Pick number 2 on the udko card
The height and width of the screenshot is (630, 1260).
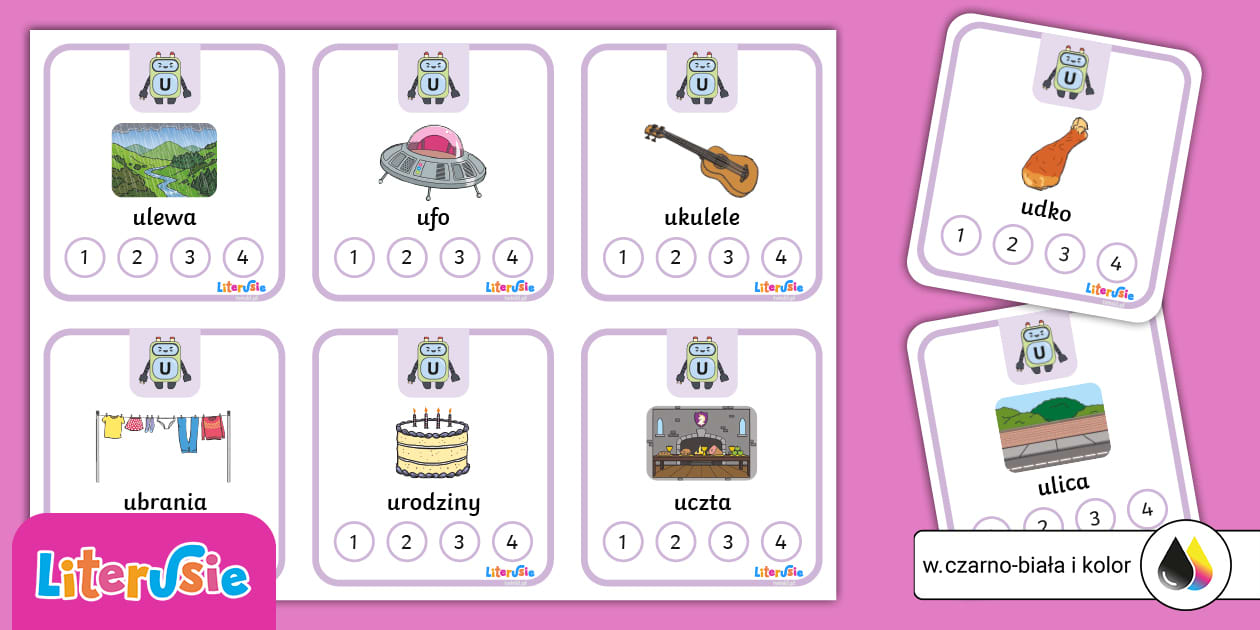click(1012, 244)
